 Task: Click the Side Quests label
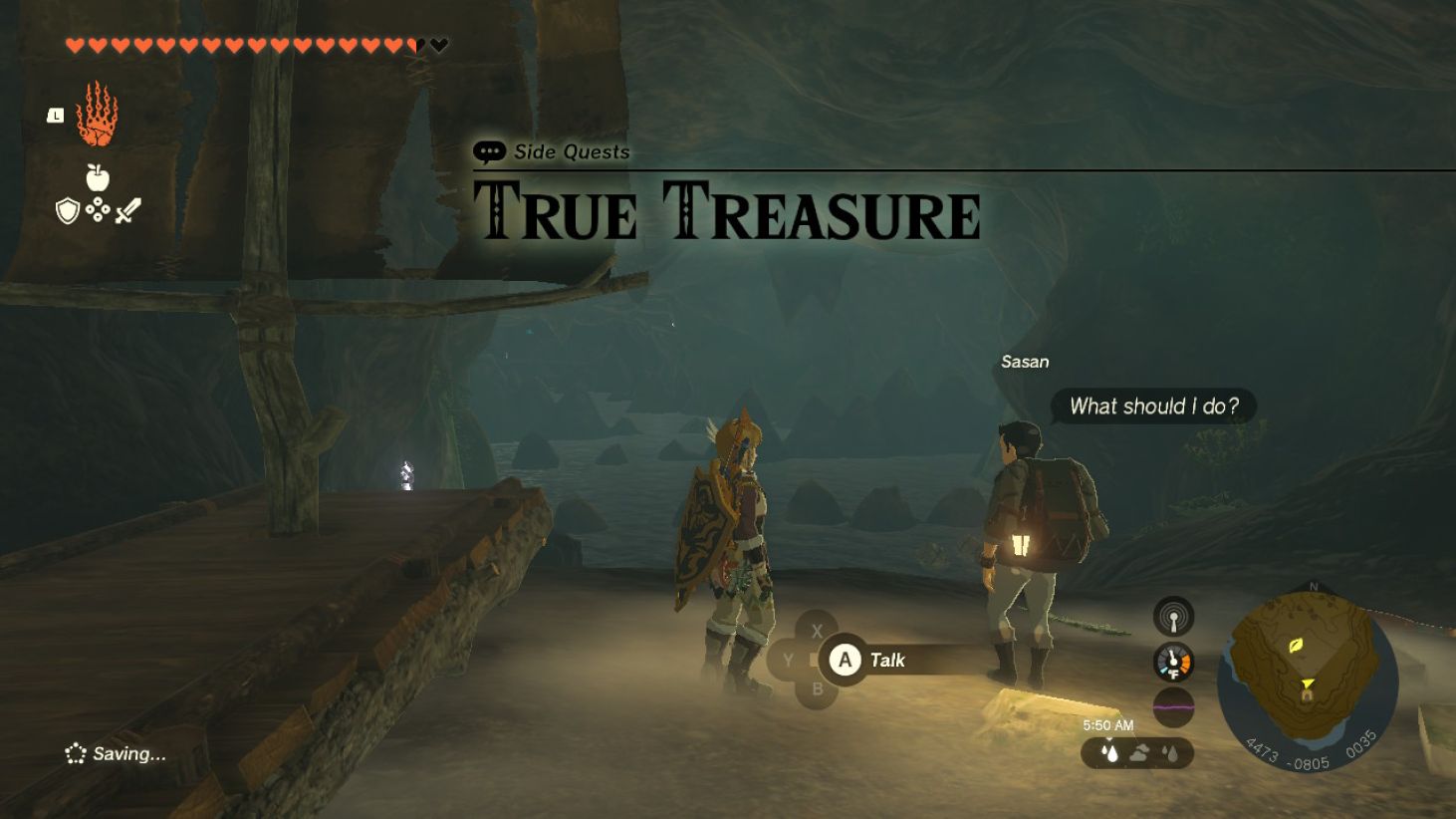(573, 151)
